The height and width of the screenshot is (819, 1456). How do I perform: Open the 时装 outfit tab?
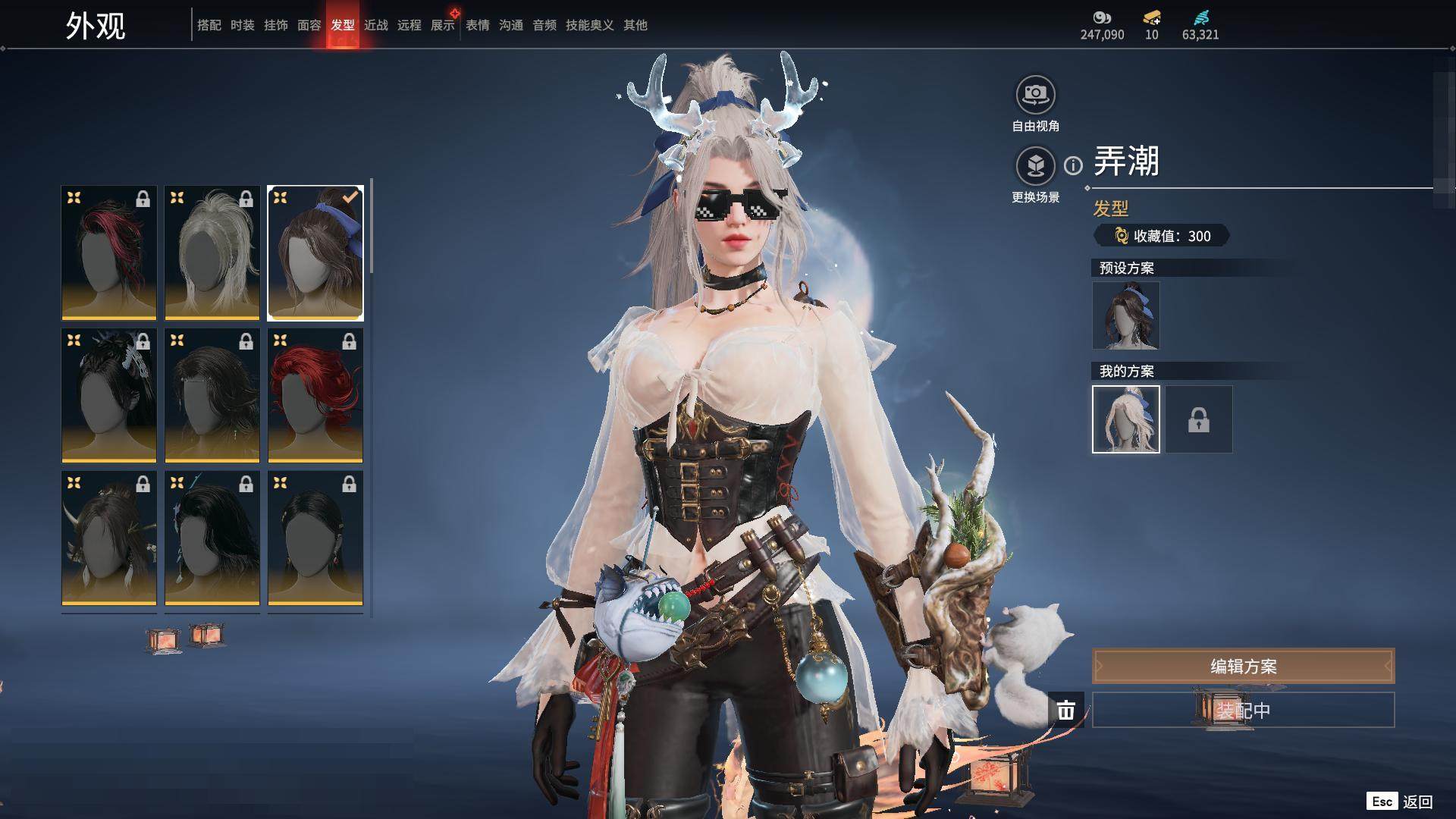tap(243, 25)
